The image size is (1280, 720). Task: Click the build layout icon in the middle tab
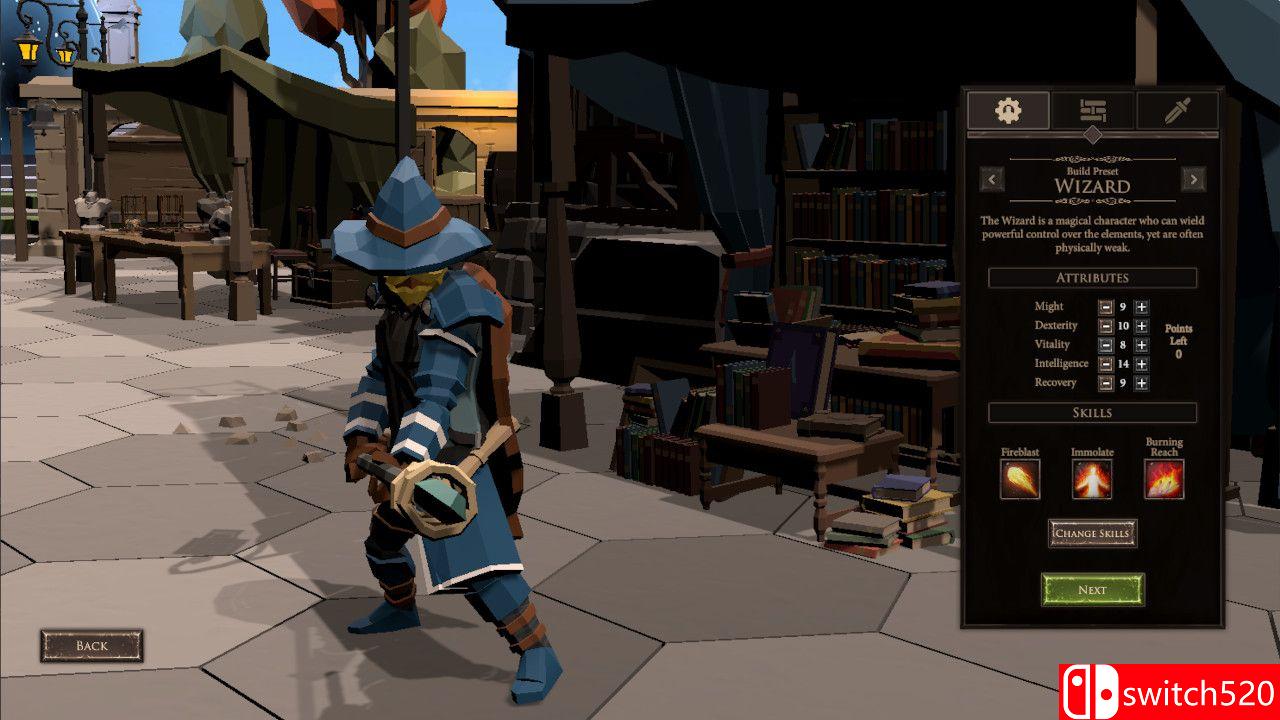tap(1093, 110)
